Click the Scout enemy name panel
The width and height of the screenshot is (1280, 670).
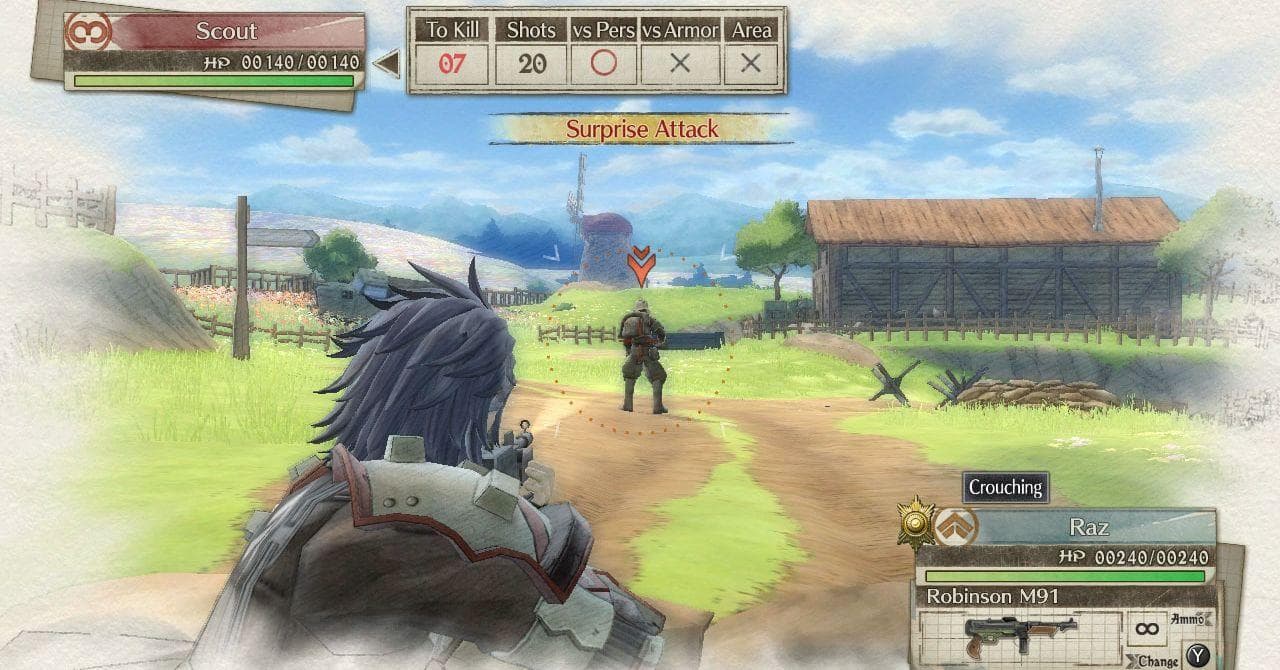click(x=227, y=31)
